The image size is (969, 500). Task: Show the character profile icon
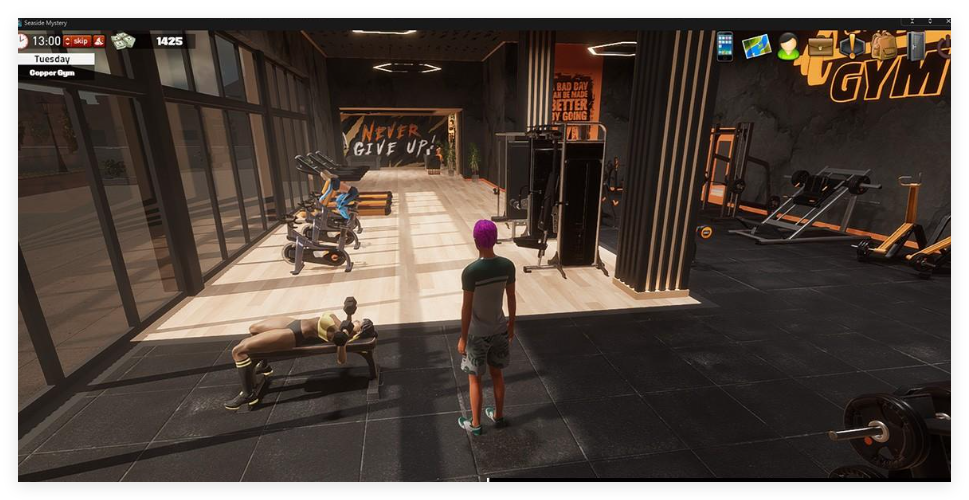tap(789, 46)
